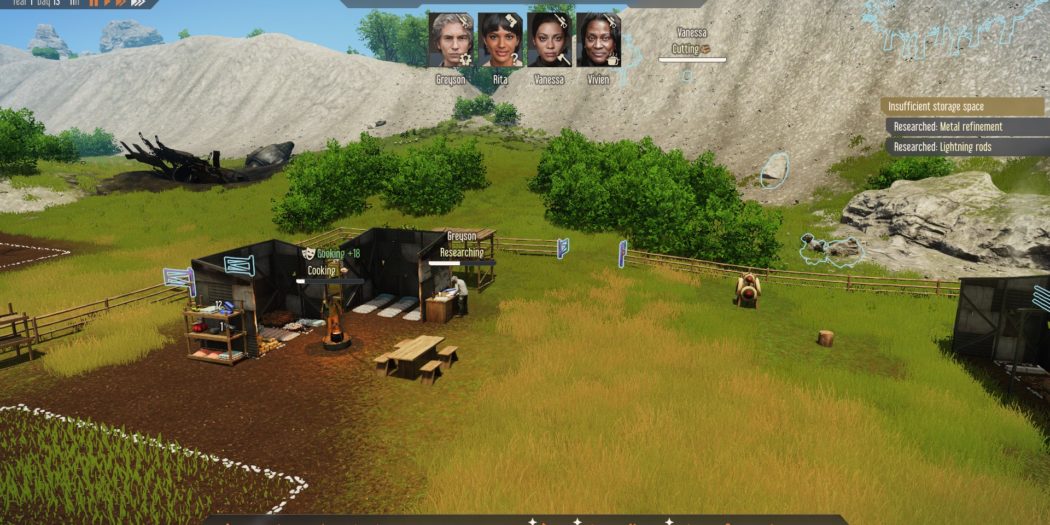Pause the game with the pause button
The width and height of the screenshot is (1050, 525).
94,3
